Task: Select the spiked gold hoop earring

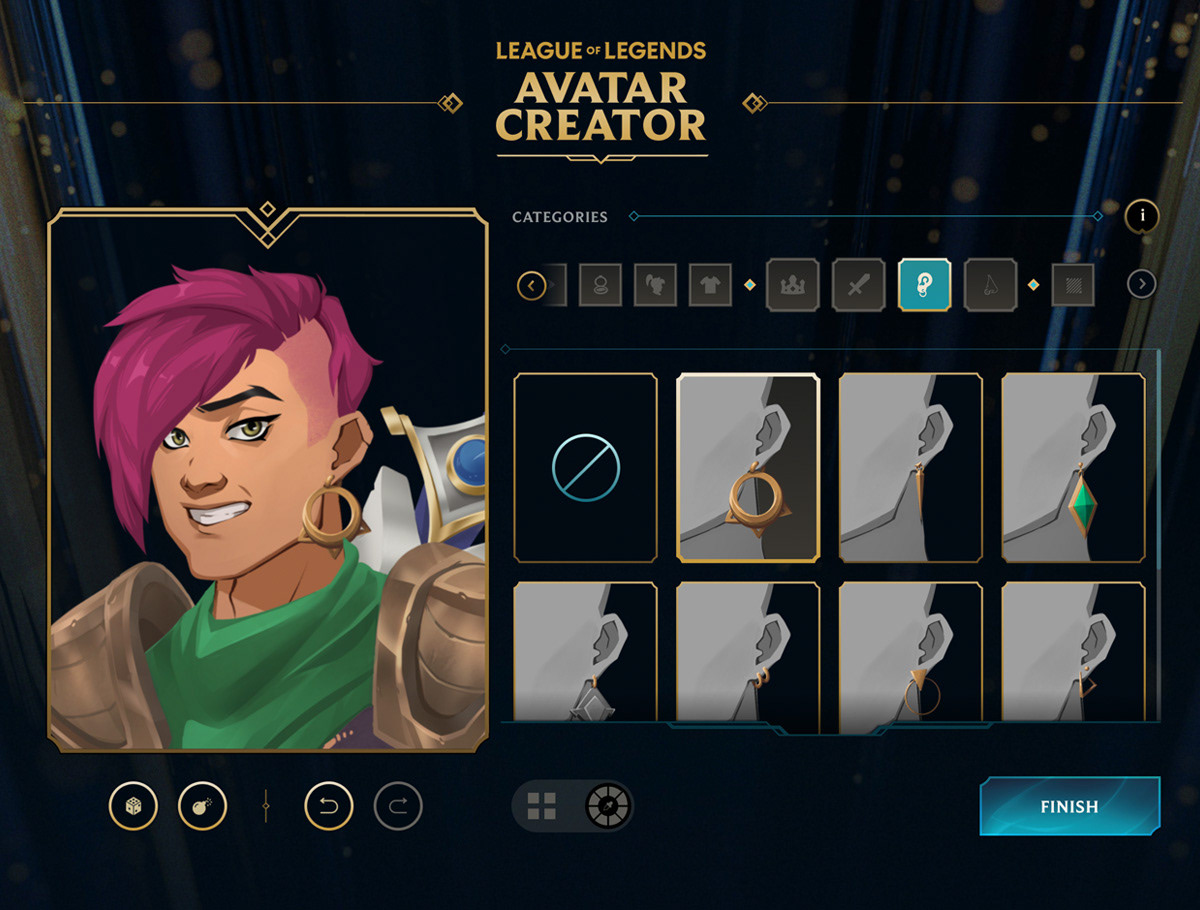Action: (748, 467)
